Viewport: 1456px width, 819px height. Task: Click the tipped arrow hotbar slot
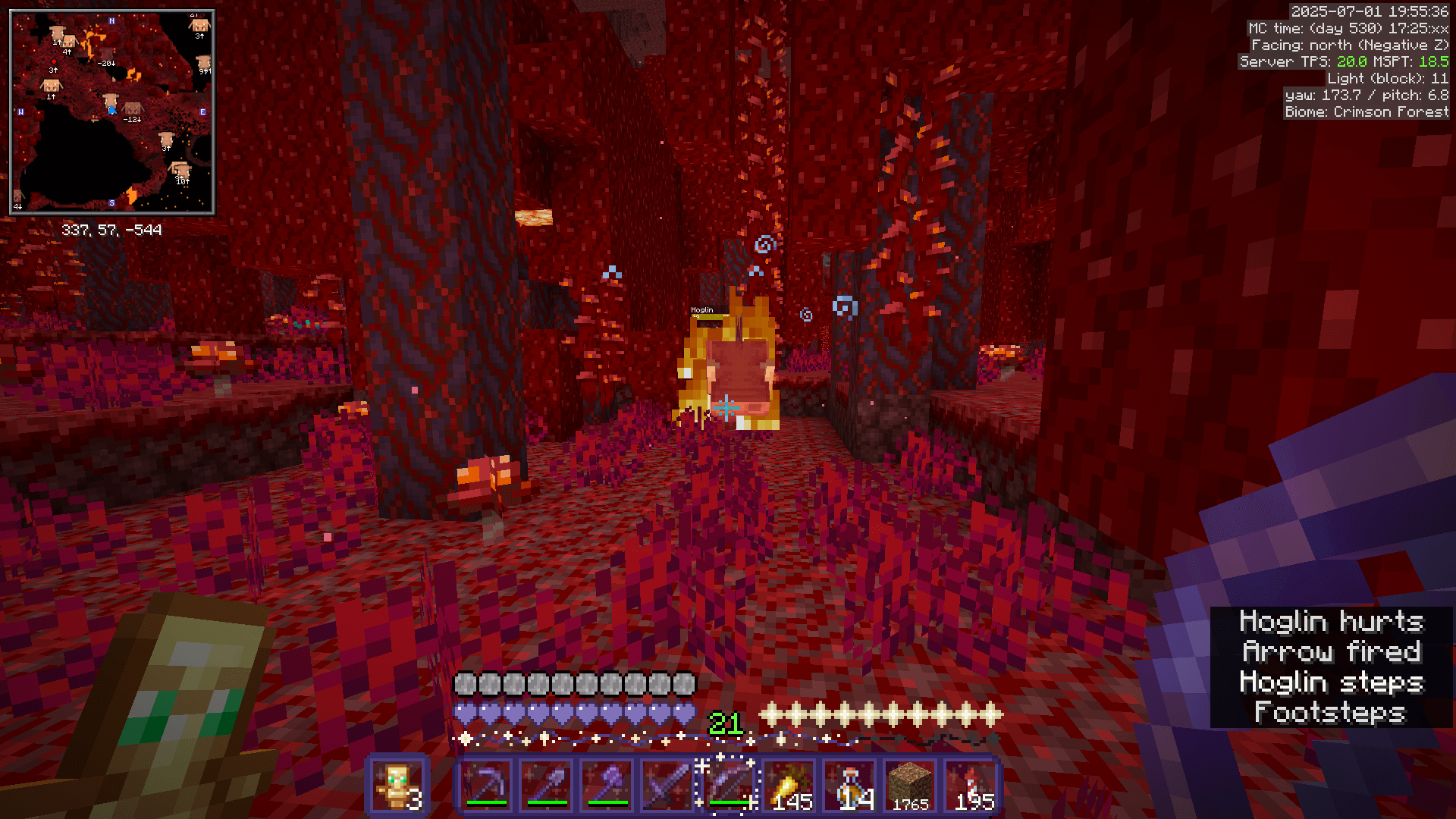971,781
